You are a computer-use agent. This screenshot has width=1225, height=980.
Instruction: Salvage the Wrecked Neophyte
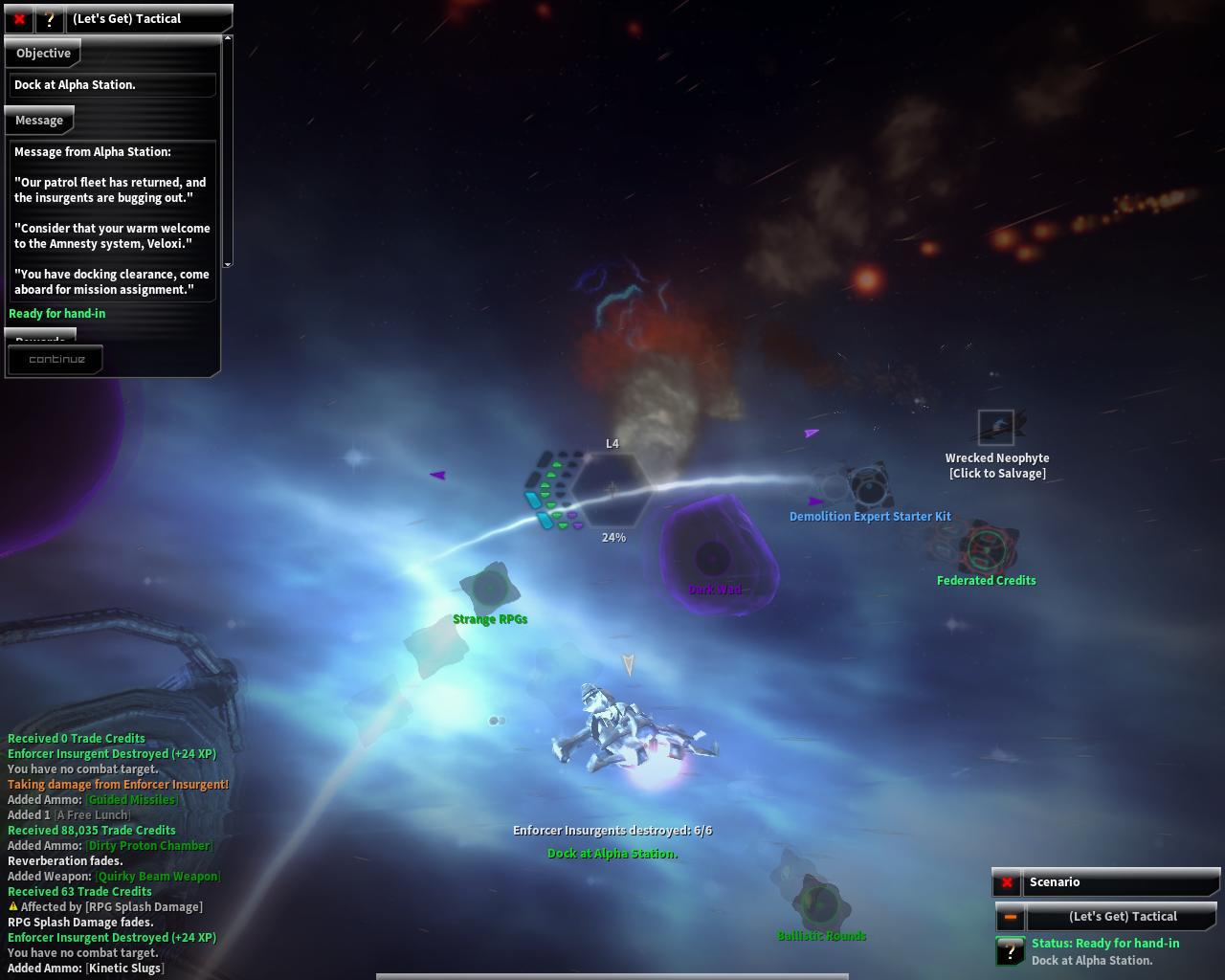click(996, 427)
